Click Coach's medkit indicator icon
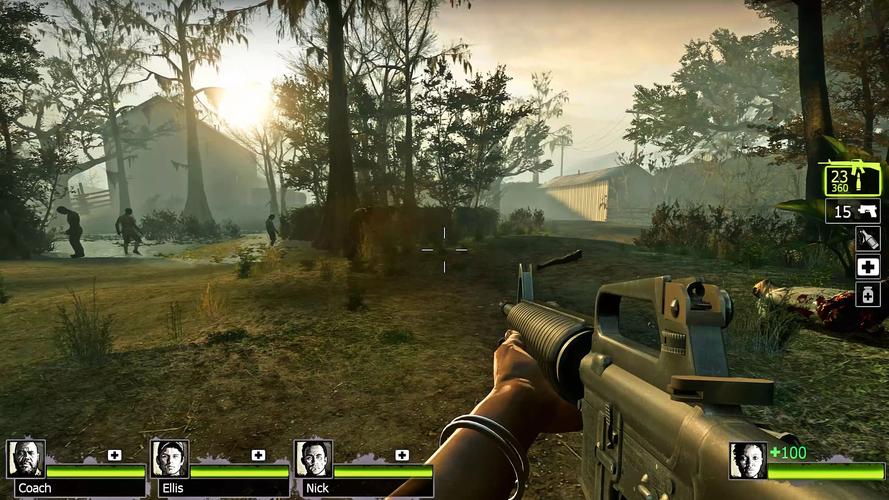Image resolution: width=889 pixels, height=500 pixels. pos(115,455)
